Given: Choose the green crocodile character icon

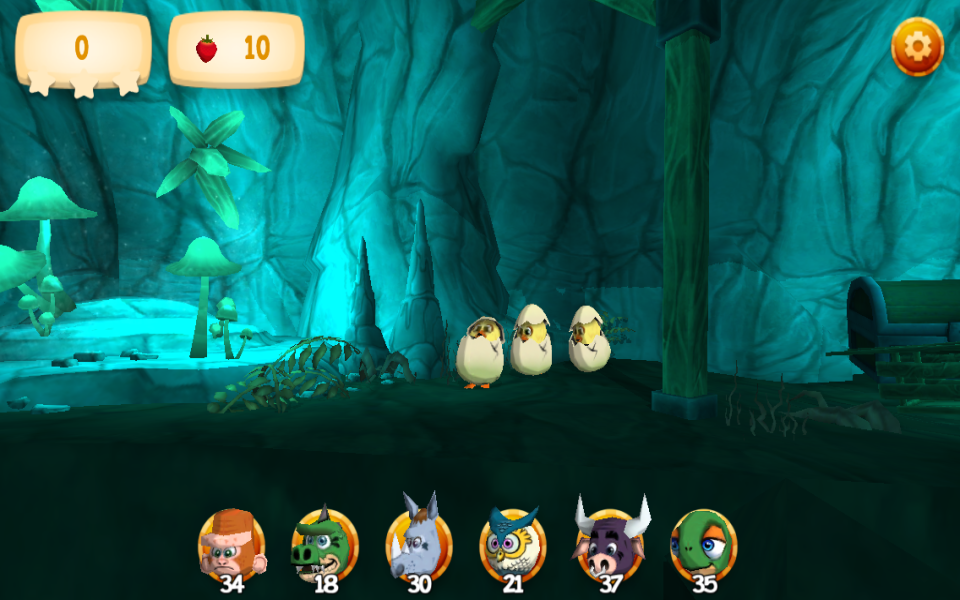Looking at the screenshot, I should click(324, 545).
